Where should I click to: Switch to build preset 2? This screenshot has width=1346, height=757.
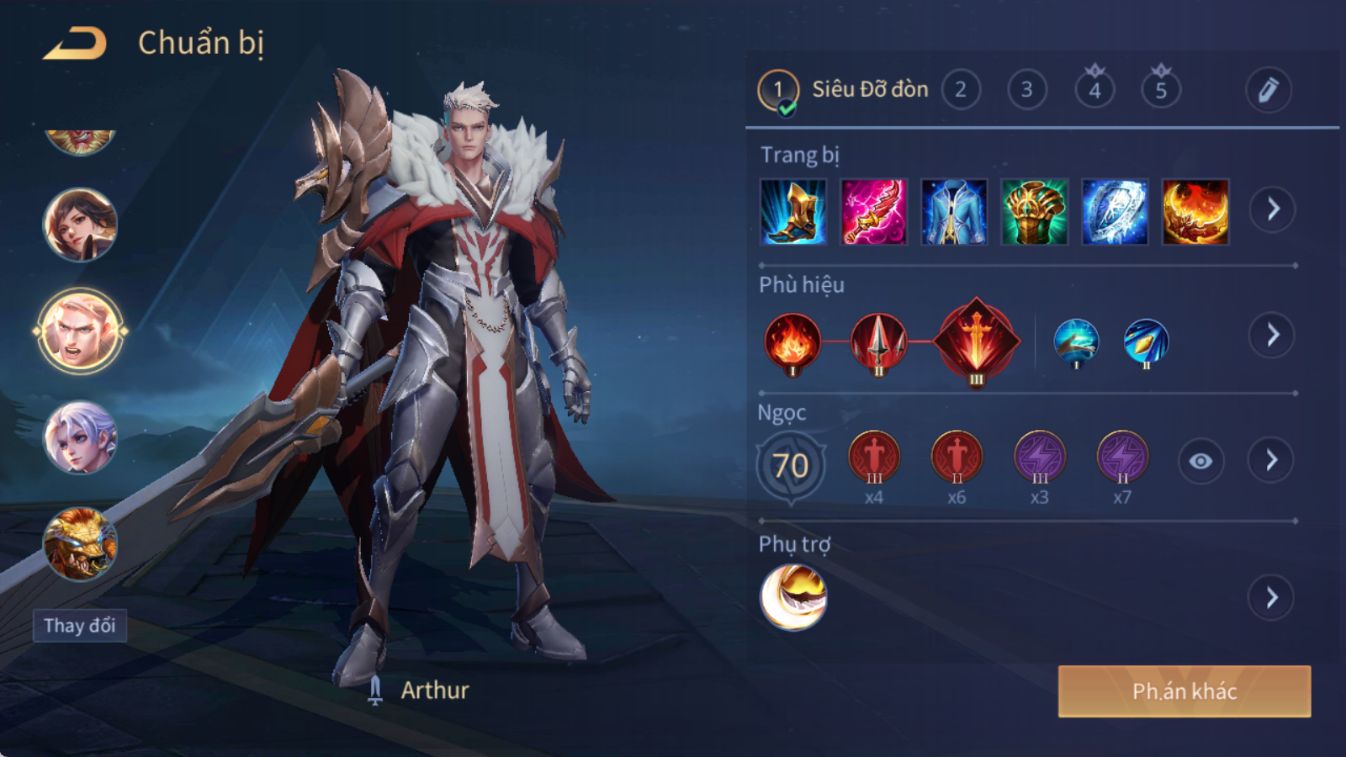(x=960, y=90)
